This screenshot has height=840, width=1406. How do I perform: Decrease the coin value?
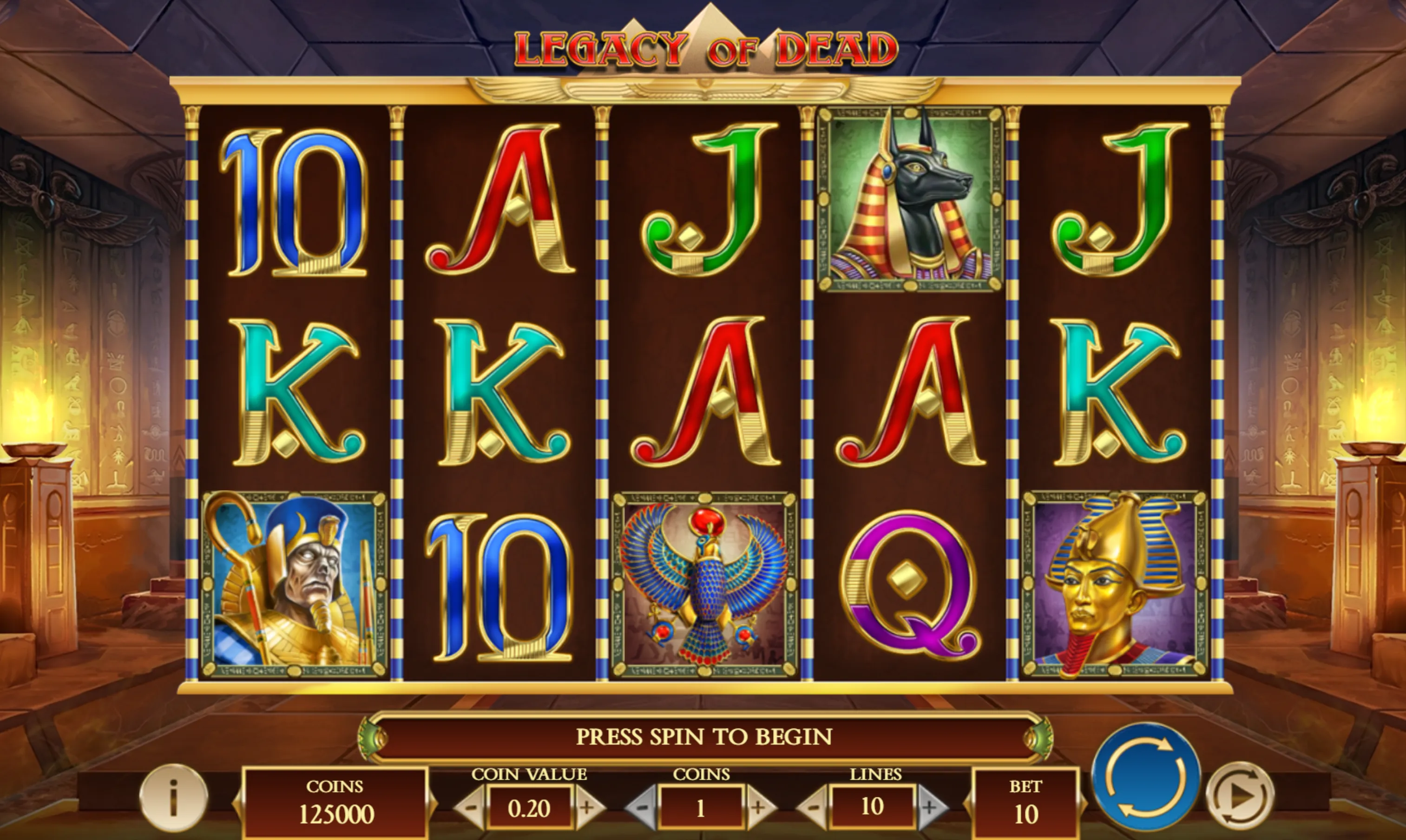tap(471, 807)
